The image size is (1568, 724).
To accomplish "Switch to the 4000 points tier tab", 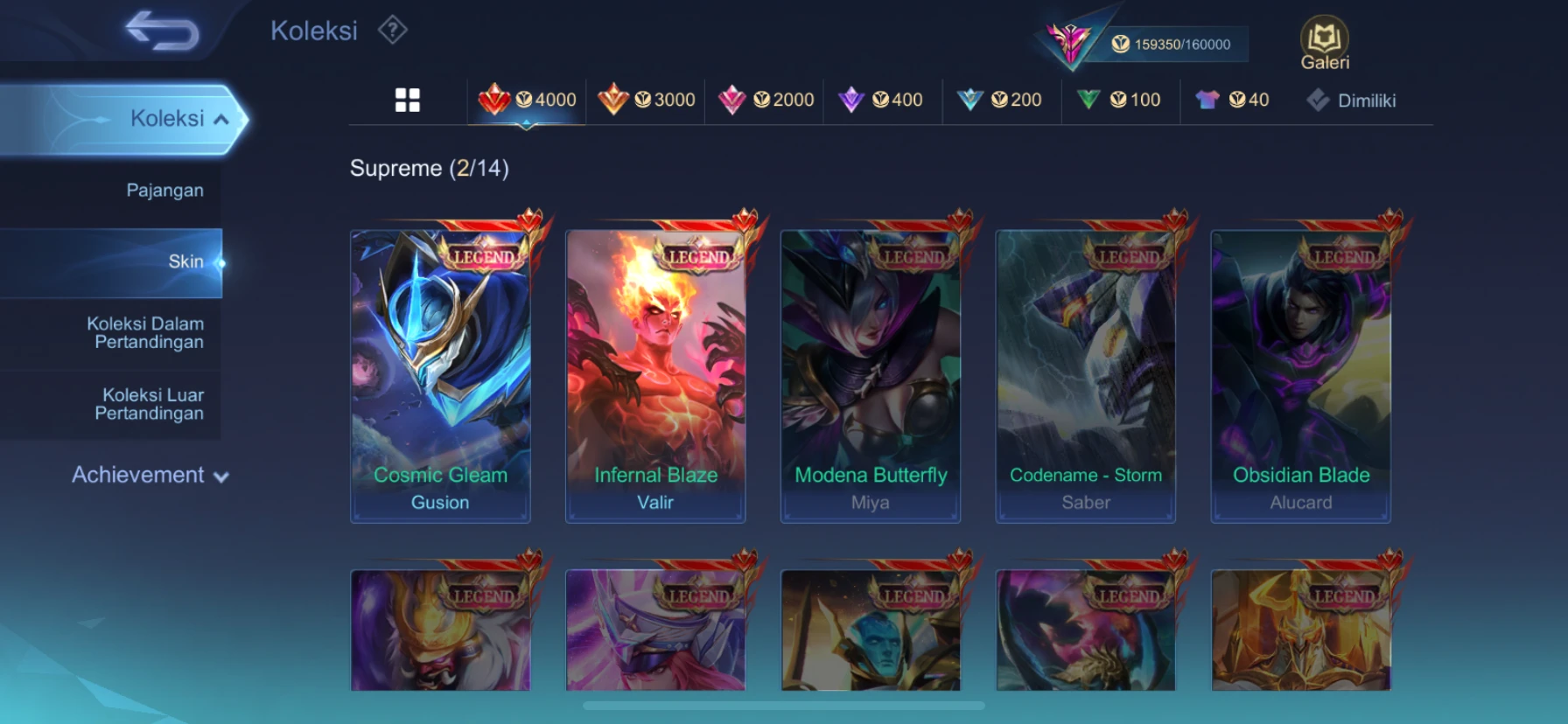I will coord(528,100).
